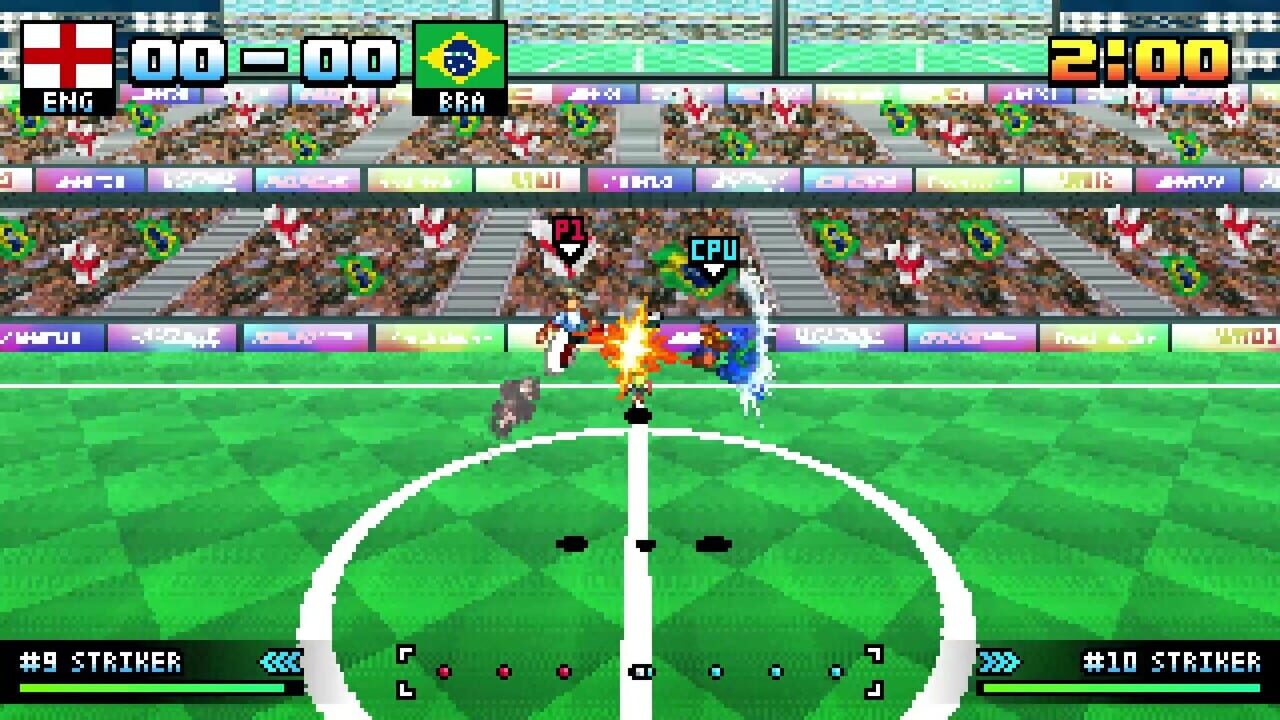Expand the arrow under the CPU marker
This screenshot has width=1280, height=720.
click(713, 268)
